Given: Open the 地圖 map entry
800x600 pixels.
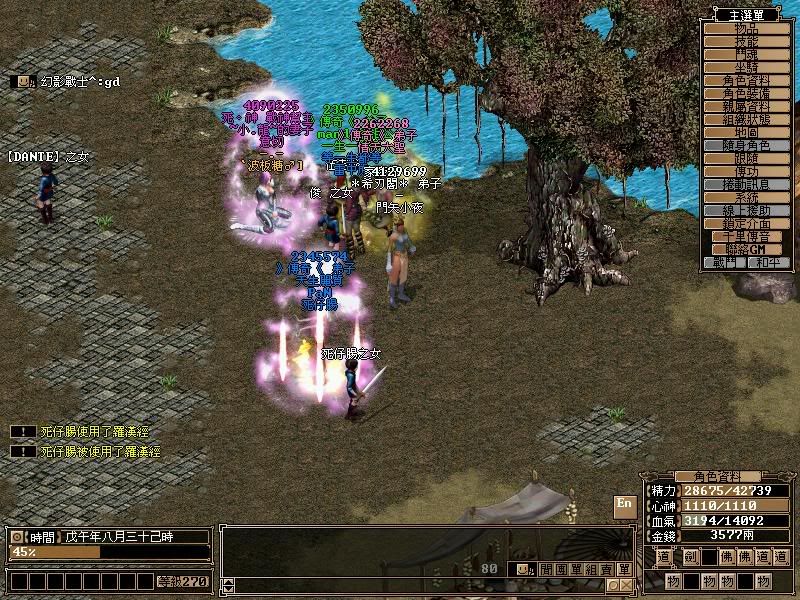Looking at the screenshot, I should click(x=746, y=132).
